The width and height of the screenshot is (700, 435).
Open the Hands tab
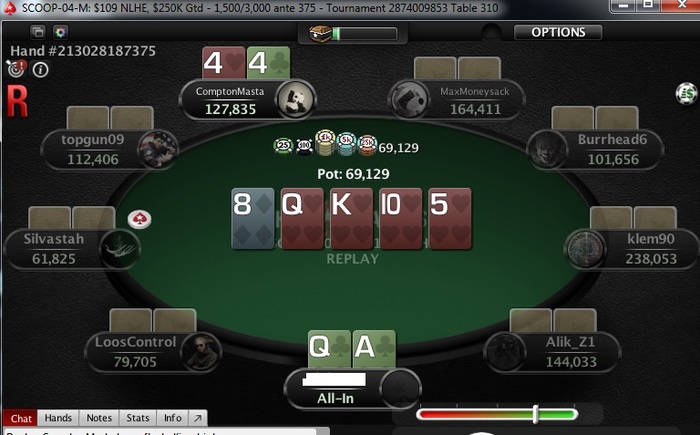[58, 418]
